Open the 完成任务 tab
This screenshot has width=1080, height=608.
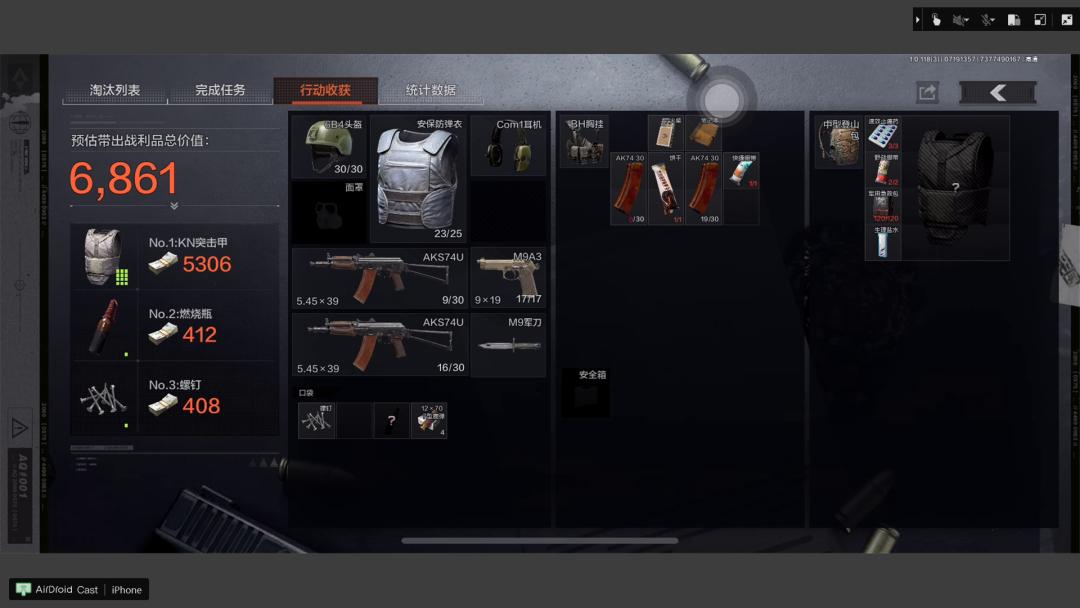[220, 91]
